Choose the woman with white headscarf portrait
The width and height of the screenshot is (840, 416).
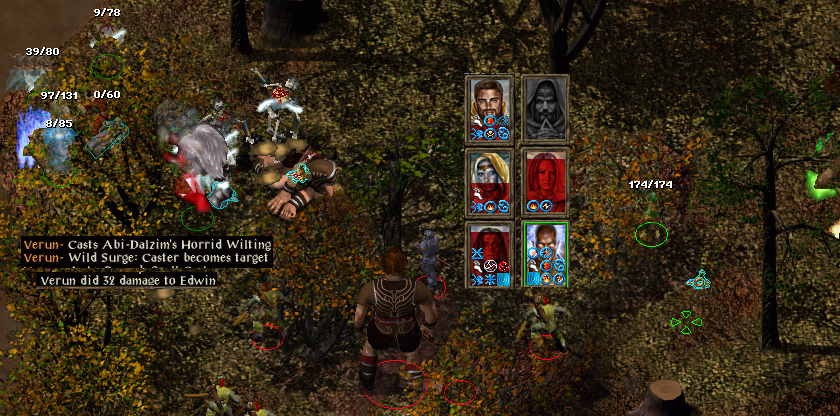(x=490, y=176)
